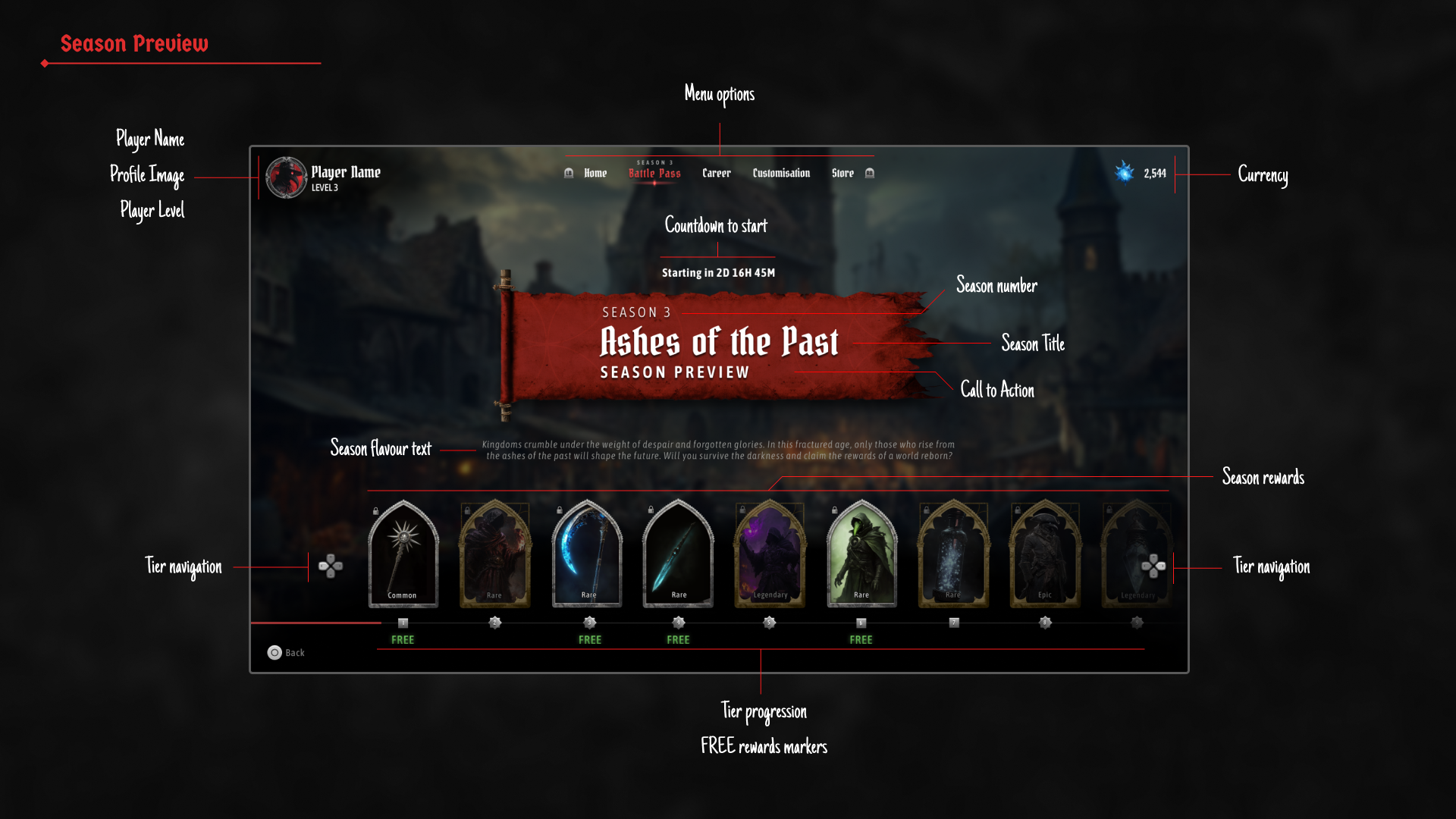This screenshot has height=819, width=1456.
Task: Select the Common spiked mace reward card
Action: [x=403, y=554]
